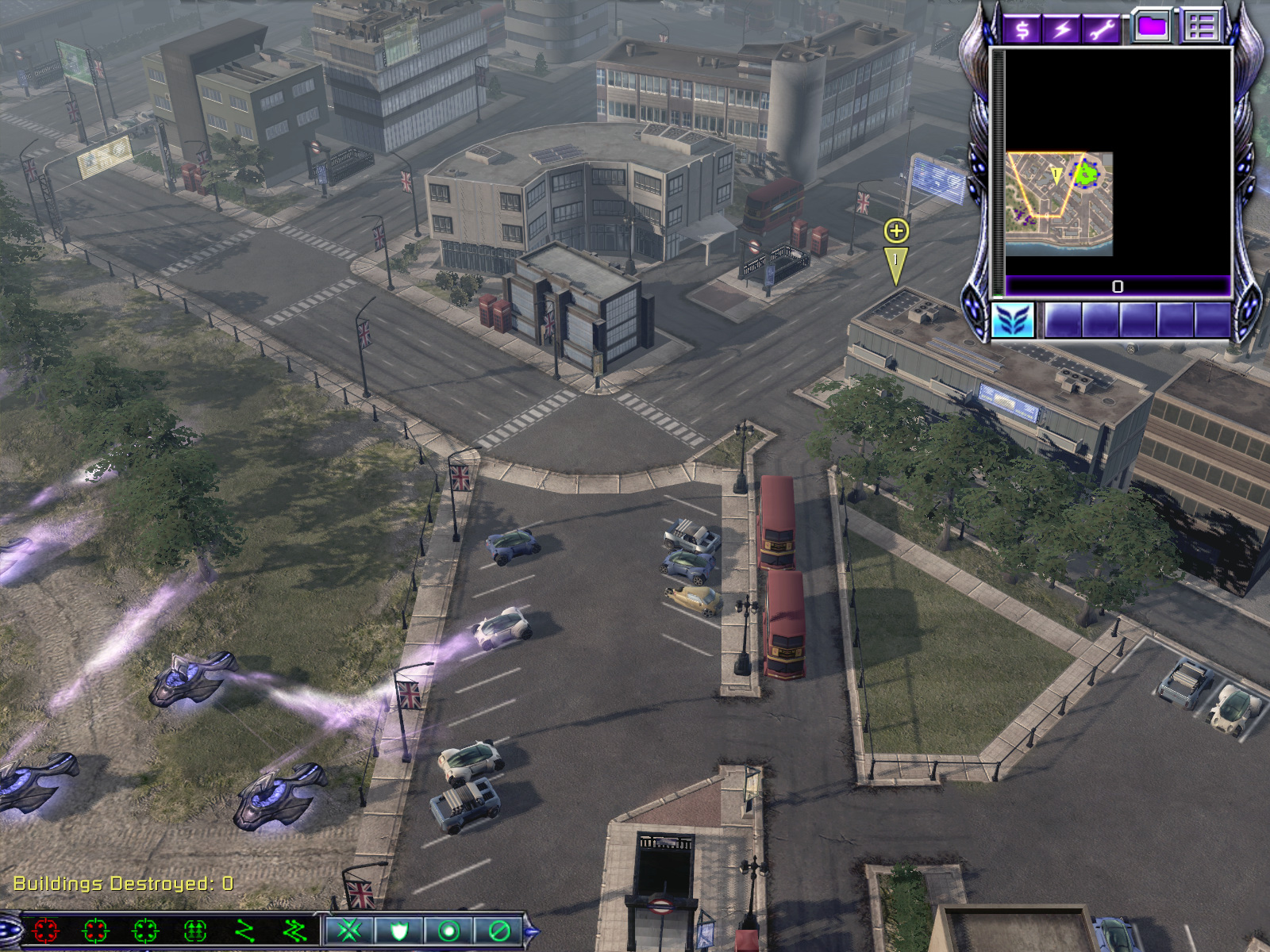Pick the single zigzag waypoint icon
The height and width of the screenshot is (952, 1270).
click(x=244, y=930)
